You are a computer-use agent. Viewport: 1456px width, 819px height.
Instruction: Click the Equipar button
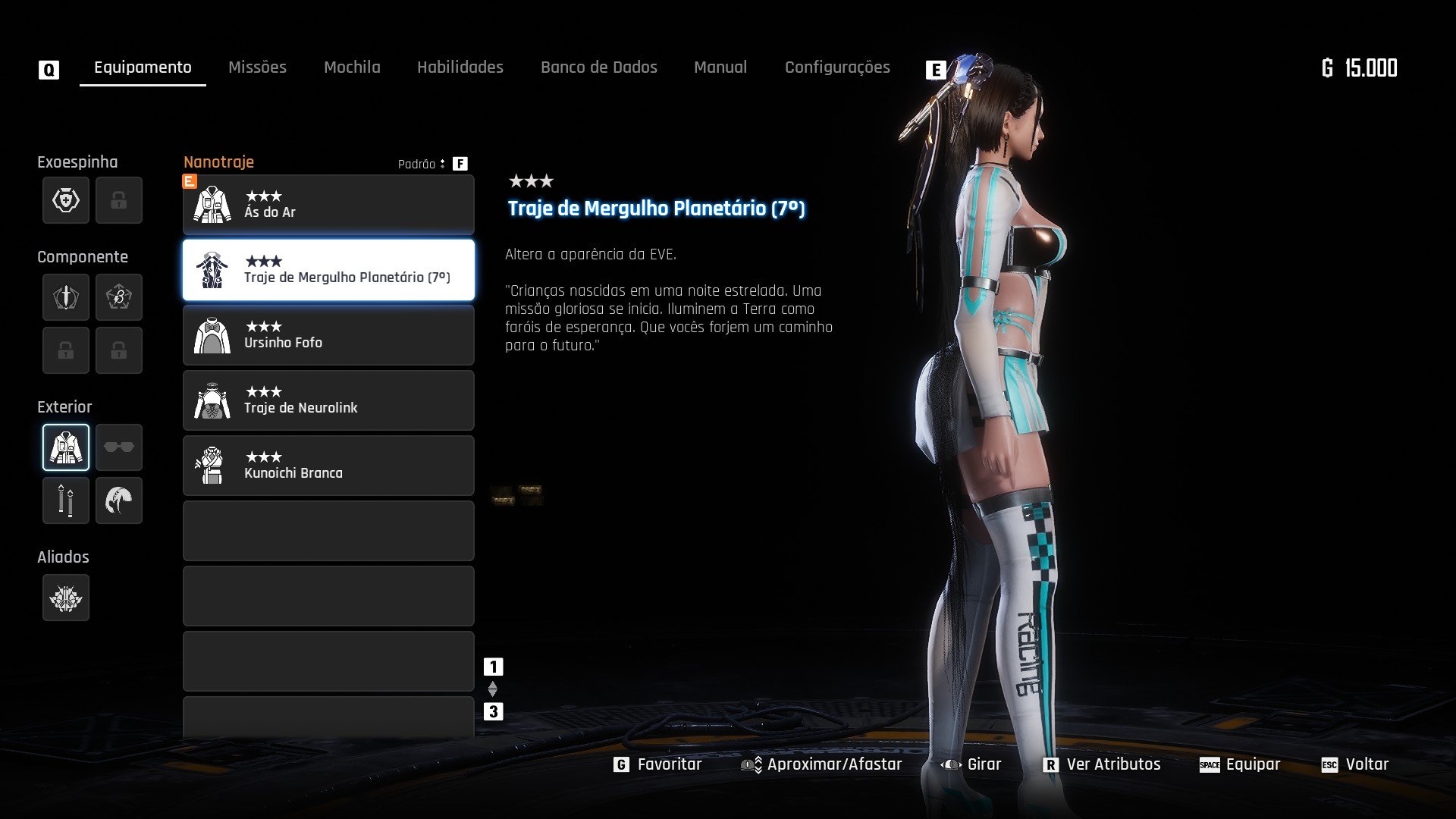pyautogui.click(x=1240, y=764)
